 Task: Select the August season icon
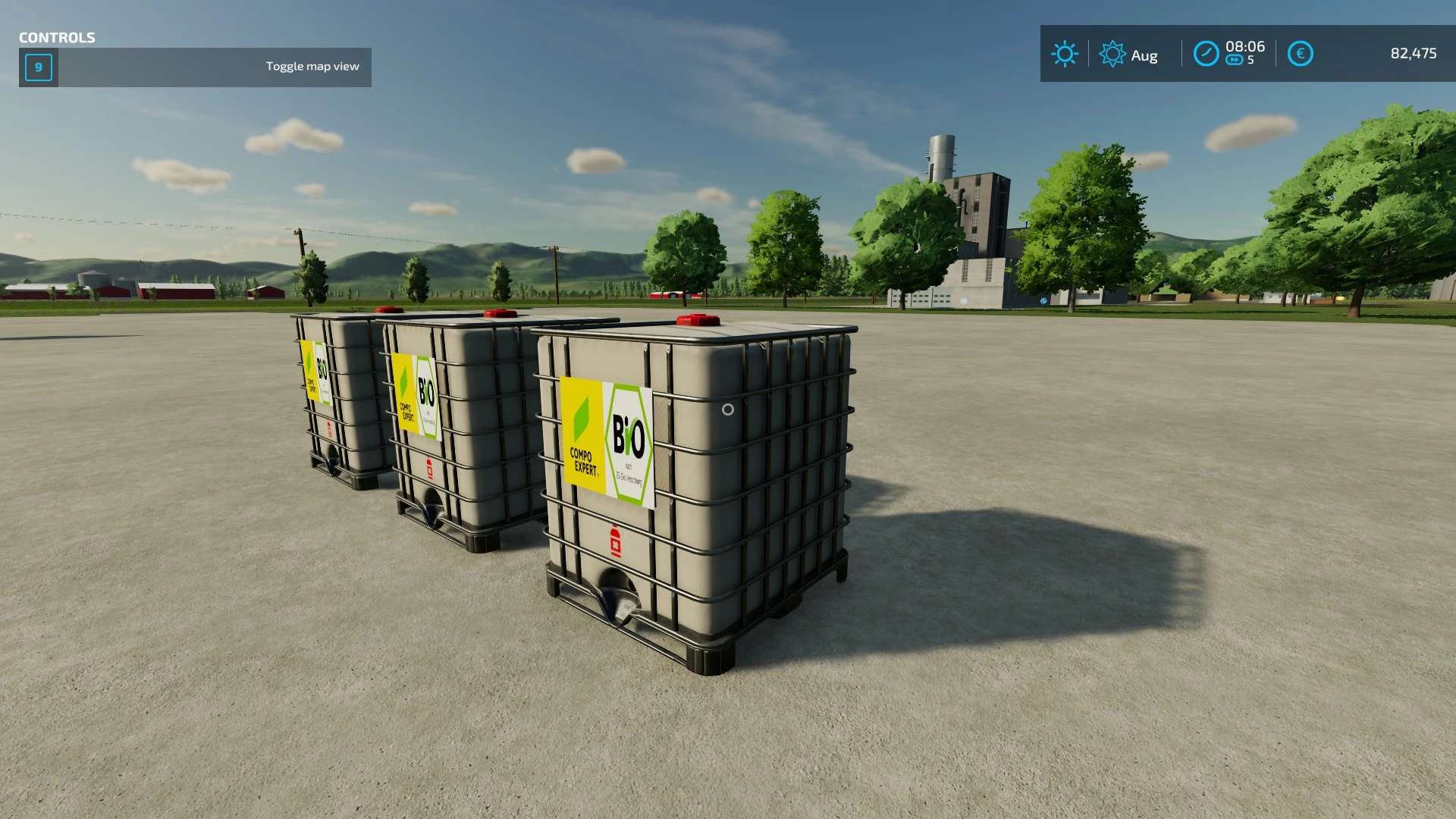point(1112,54)
